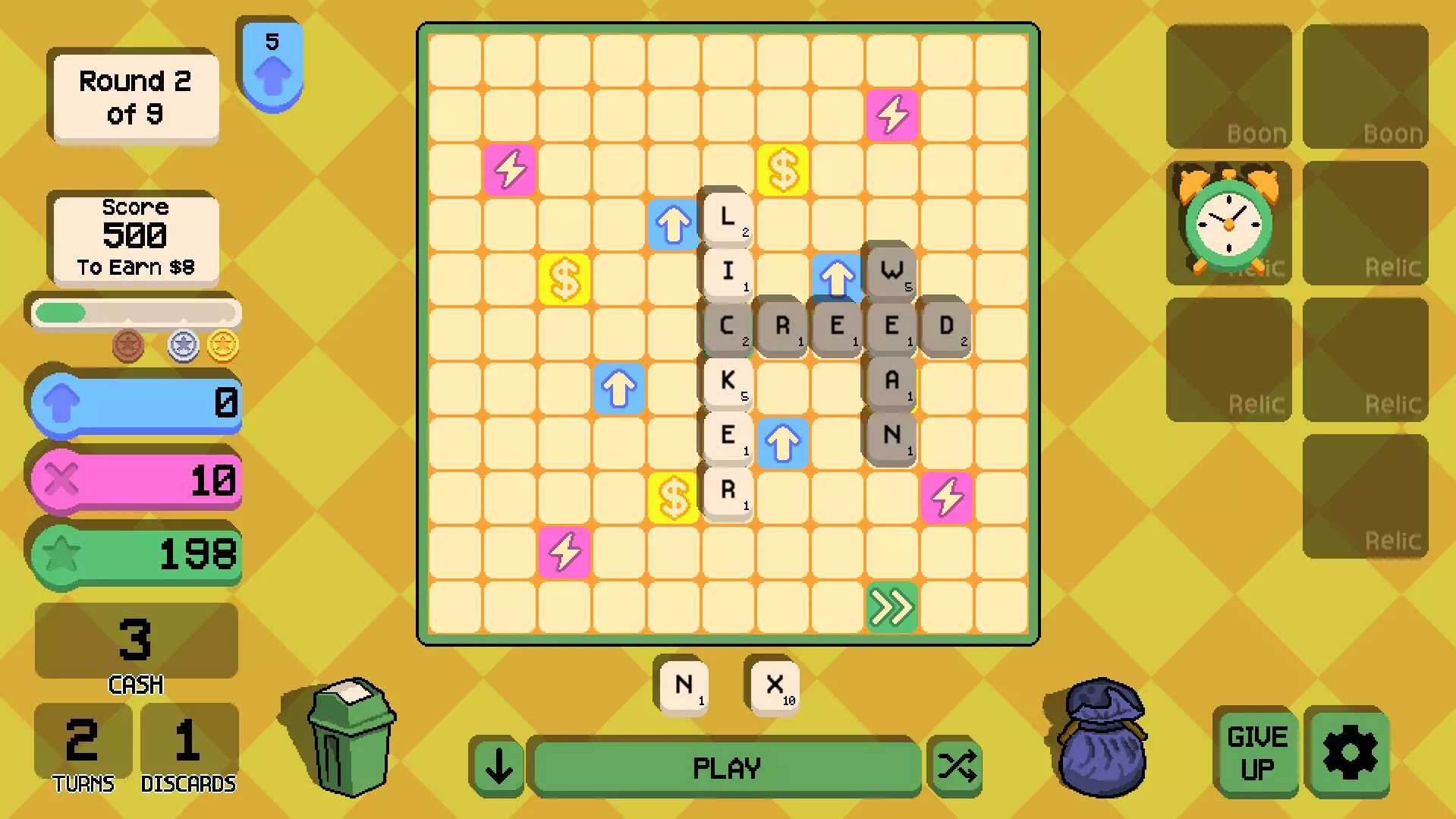The height and width of the screenshot is (819, 1456).
Task: Click the pink lightning square at top of board
Action: pos(892,114)
